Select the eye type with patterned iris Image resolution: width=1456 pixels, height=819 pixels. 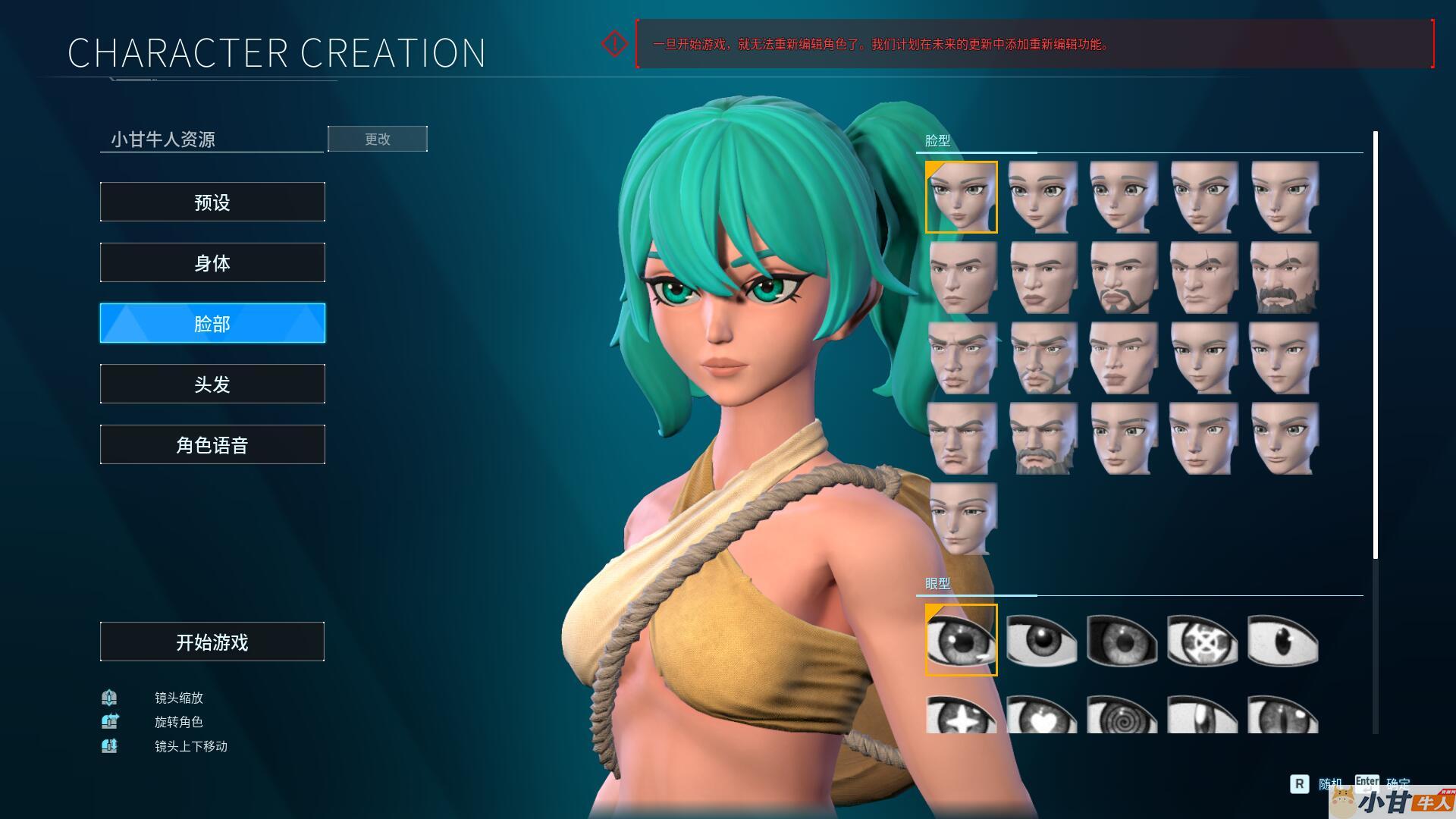[x=1202, y=640]
